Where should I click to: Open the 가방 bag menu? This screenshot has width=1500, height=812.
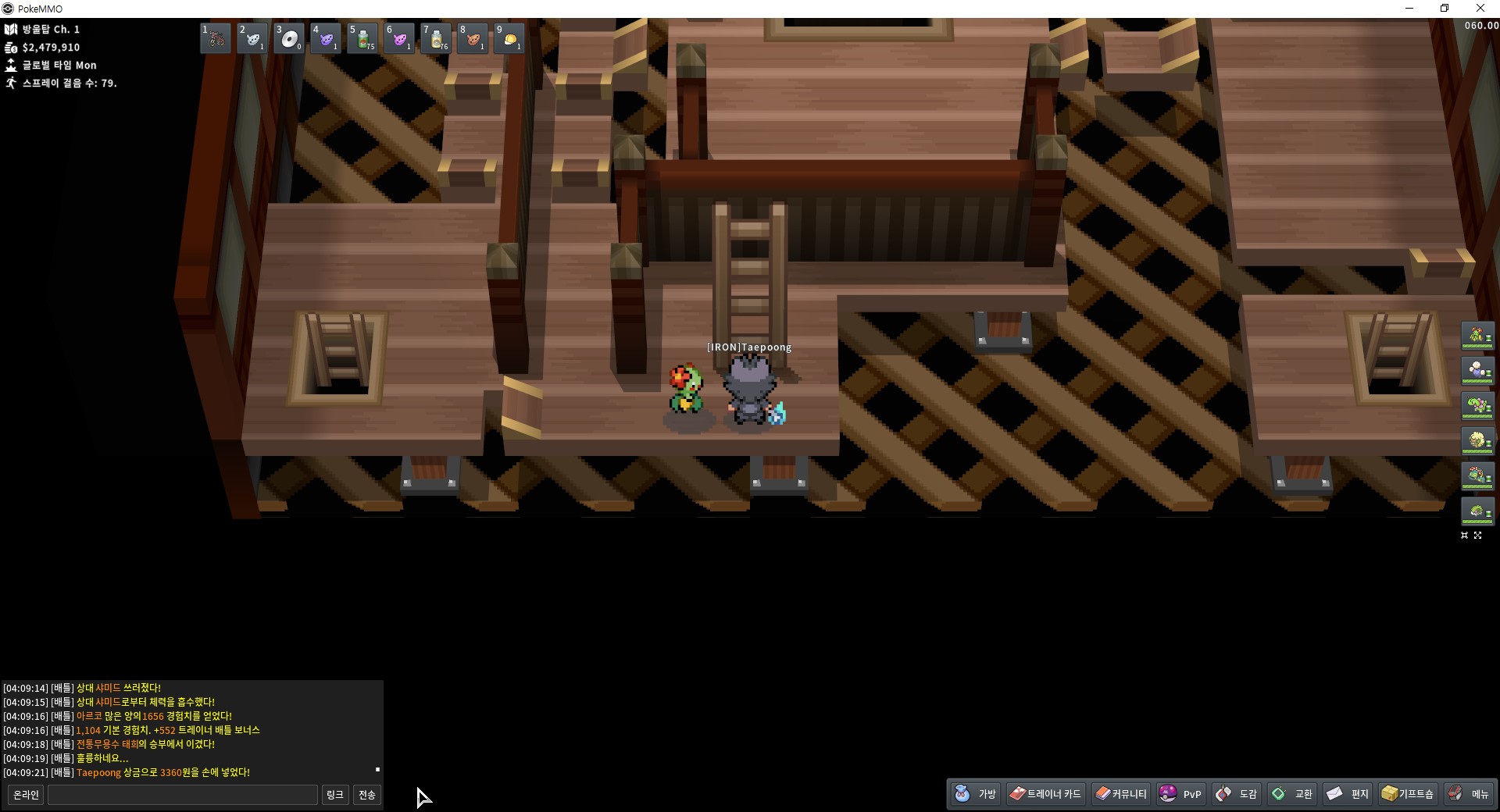point(976,794)
